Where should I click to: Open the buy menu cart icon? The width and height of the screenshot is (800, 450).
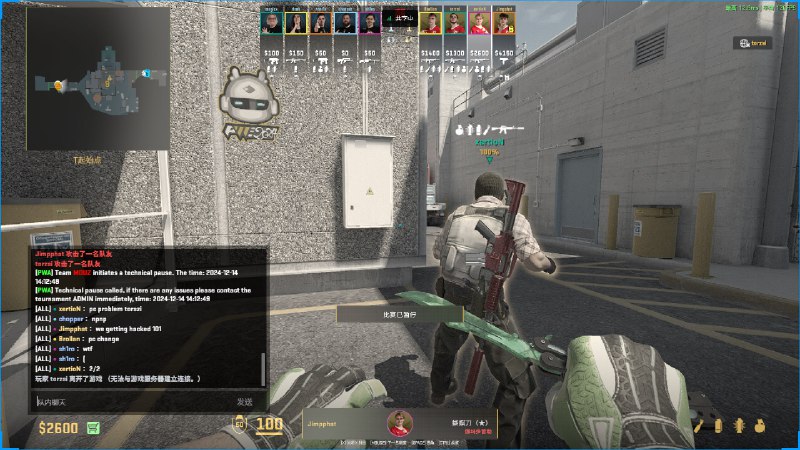coord(94,428)
